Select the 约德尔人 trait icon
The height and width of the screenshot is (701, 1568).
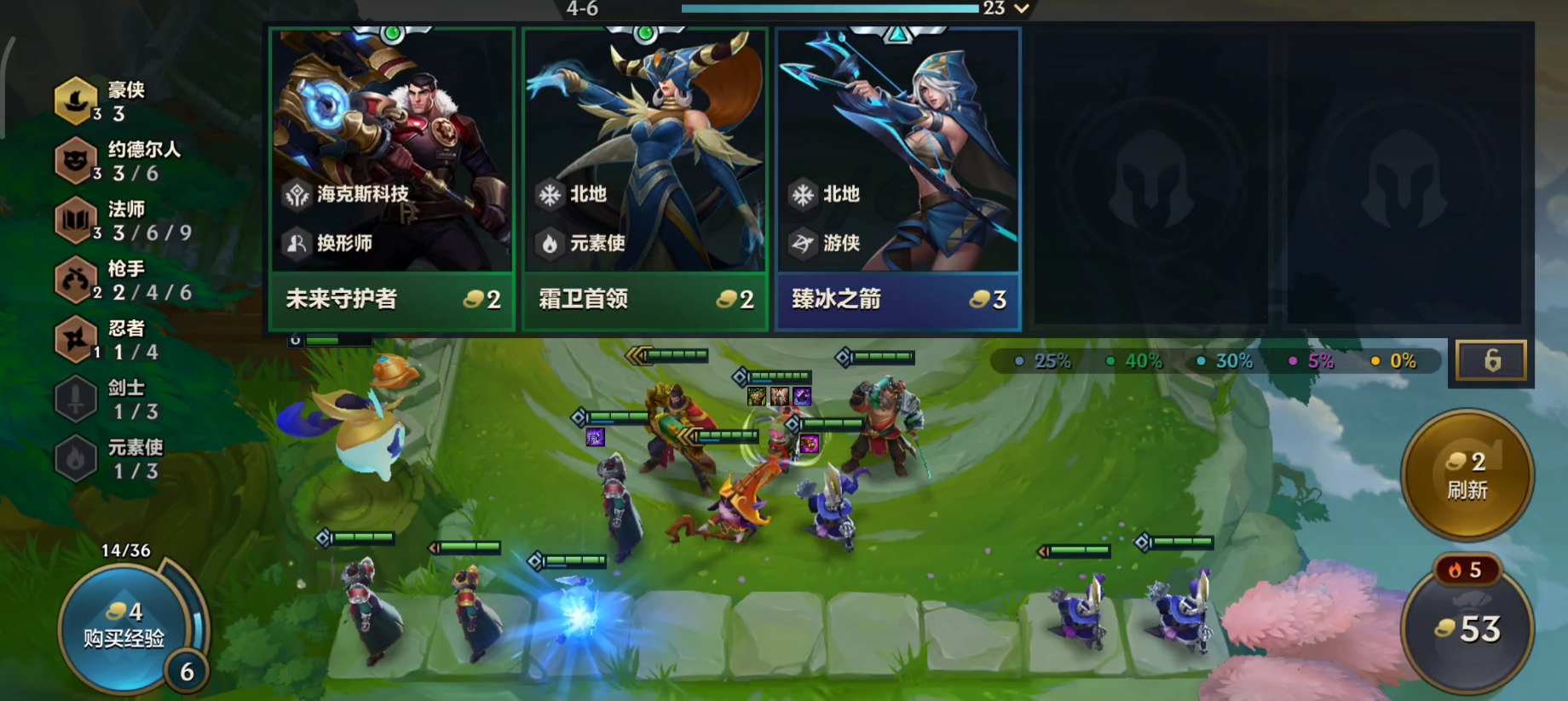tap(75, 160)
